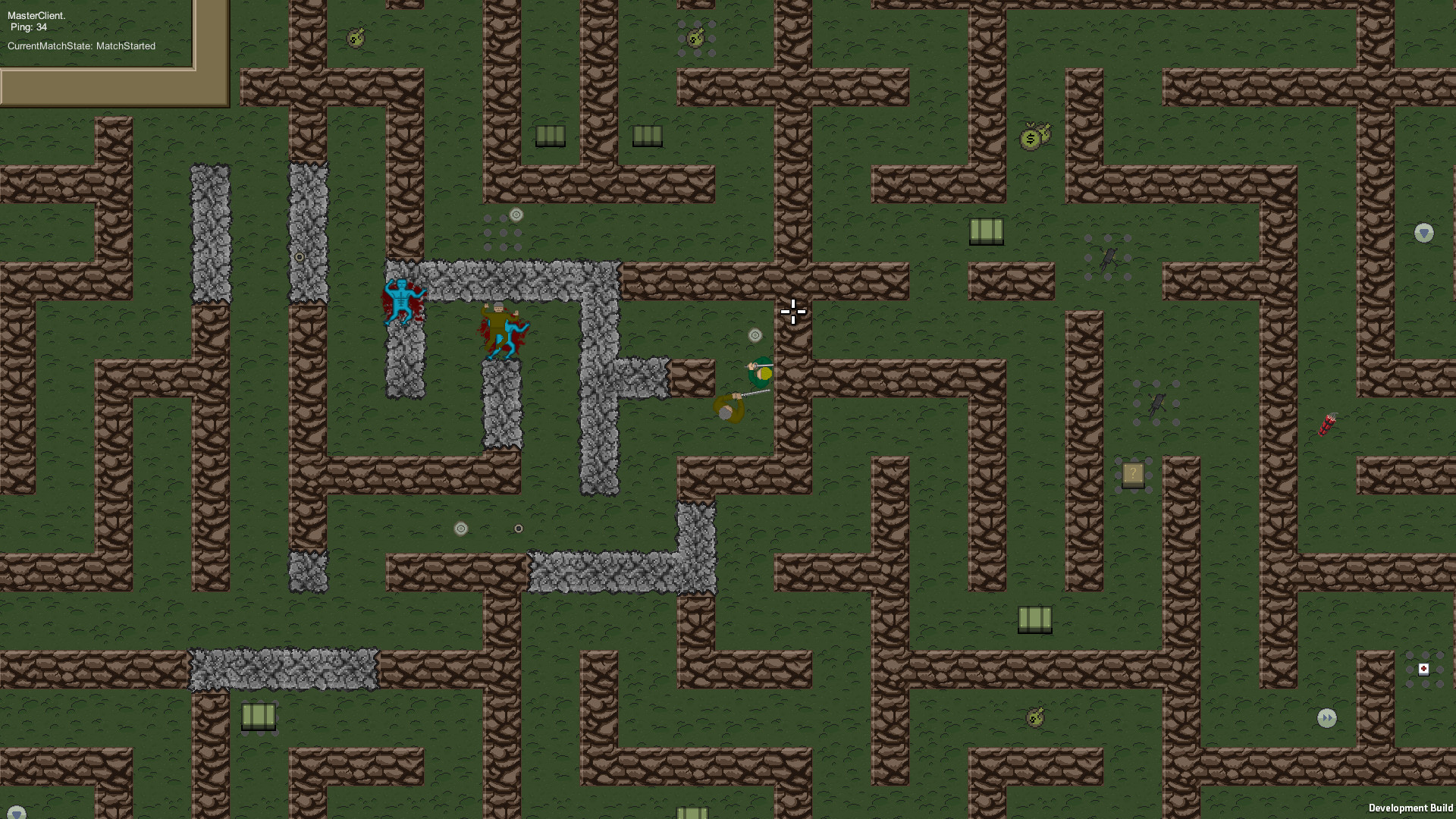Collect the money bag near the top-left wall
This screenshot has height=819, width=1456.
pyautogui.click(x=354, y=36)
